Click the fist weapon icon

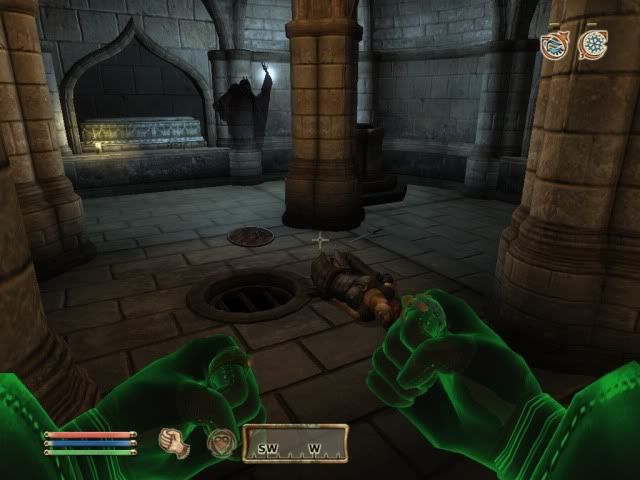175,442
